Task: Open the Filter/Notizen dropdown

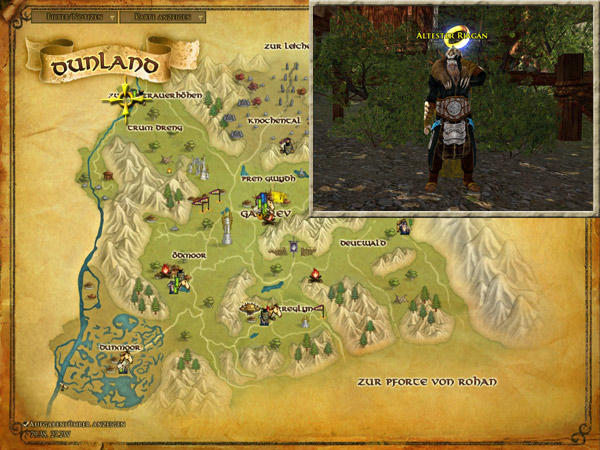Action: [74, 17]
